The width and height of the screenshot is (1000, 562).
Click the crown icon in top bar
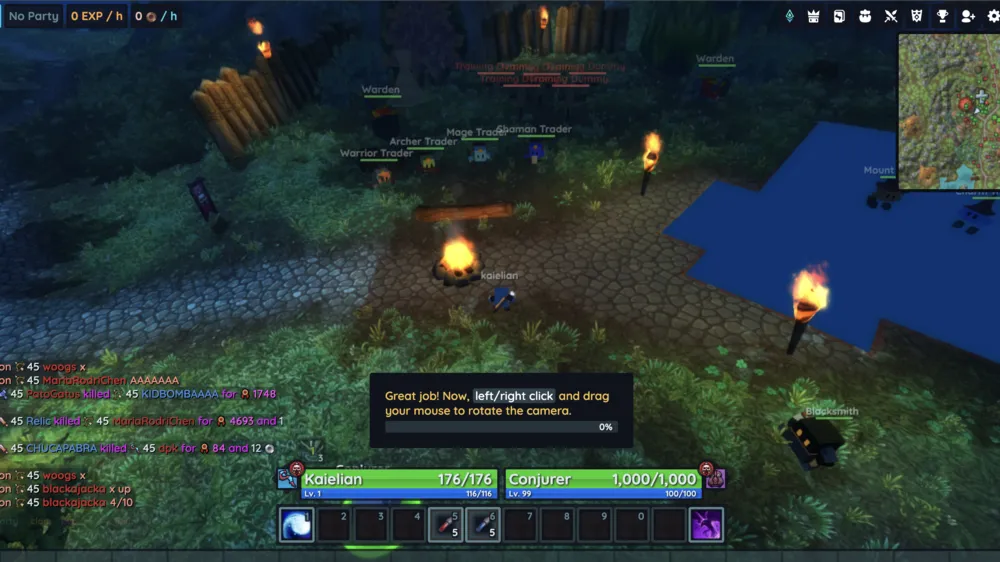point(814,16)
